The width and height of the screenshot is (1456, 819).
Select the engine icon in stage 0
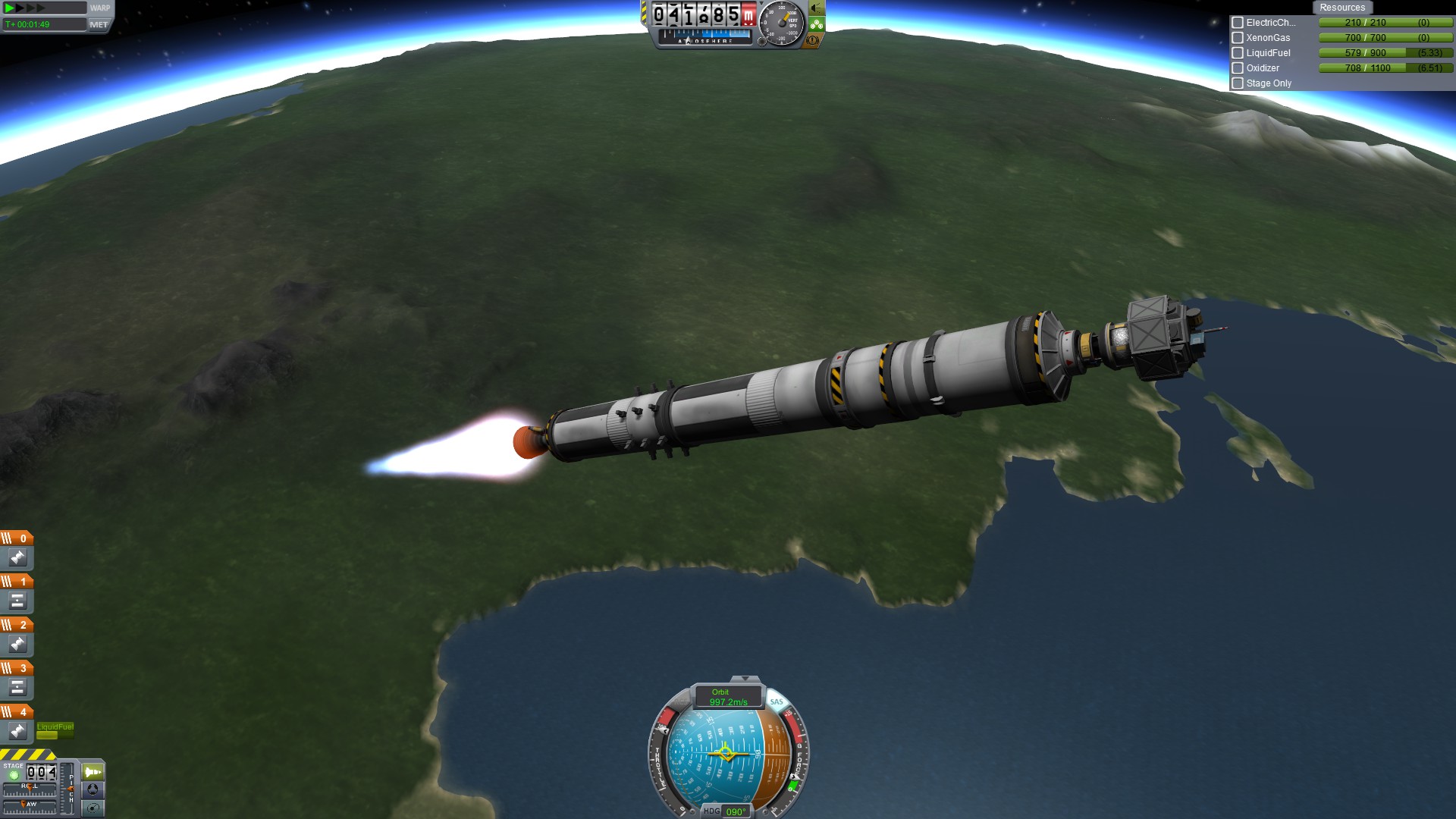(x=17, y=558)
